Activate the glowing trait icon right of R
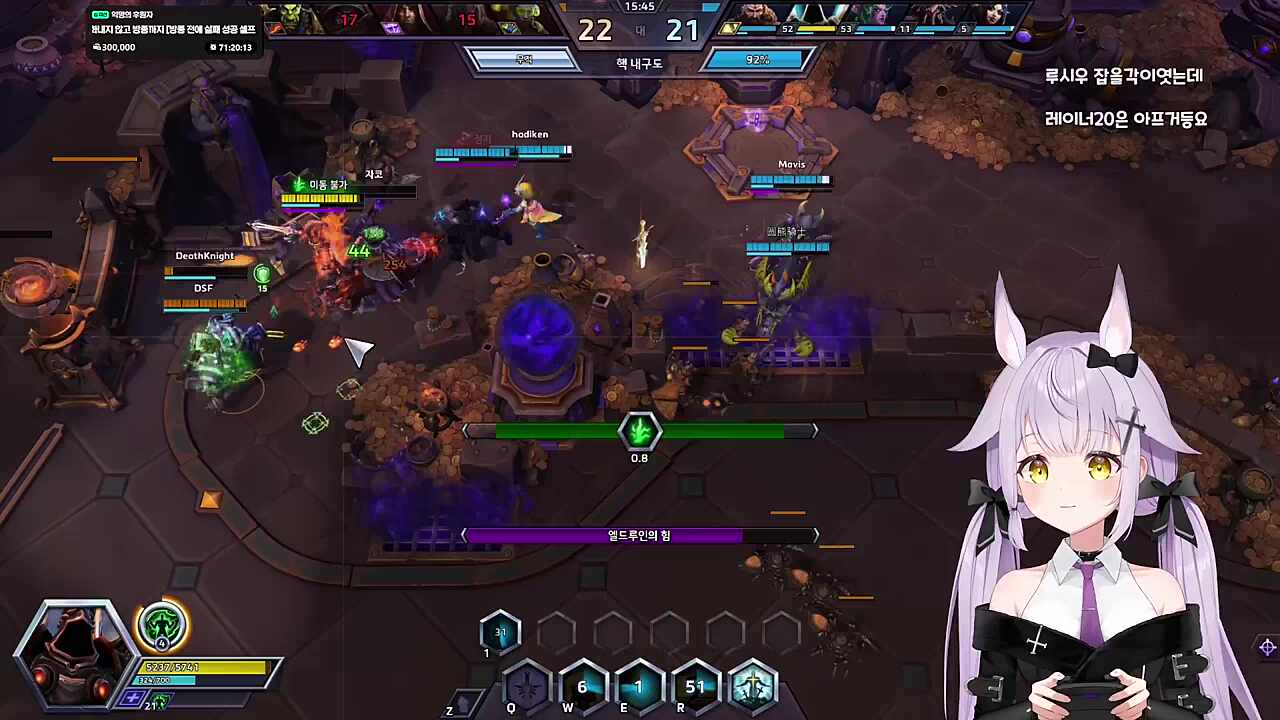Screen dimensions: 1280x720 [x=753, y=687]
